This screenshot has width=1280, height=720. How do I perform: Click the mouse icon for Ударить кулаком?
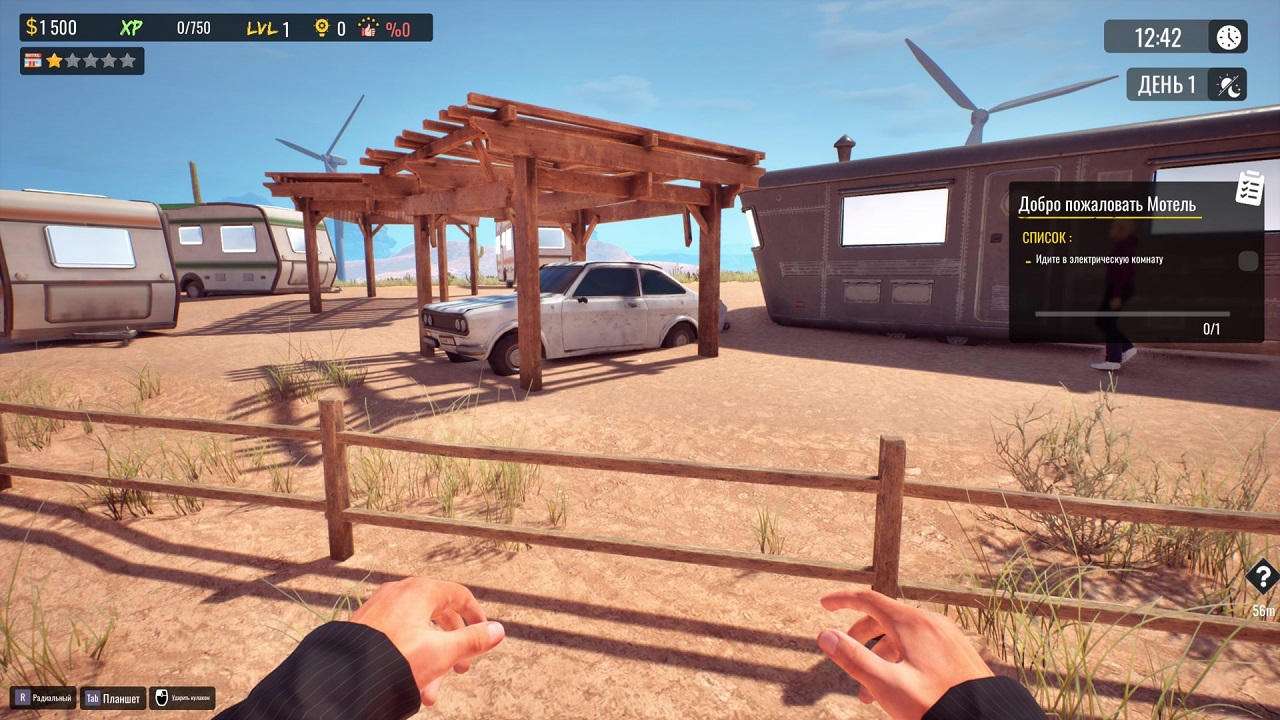tap(160, 697)
